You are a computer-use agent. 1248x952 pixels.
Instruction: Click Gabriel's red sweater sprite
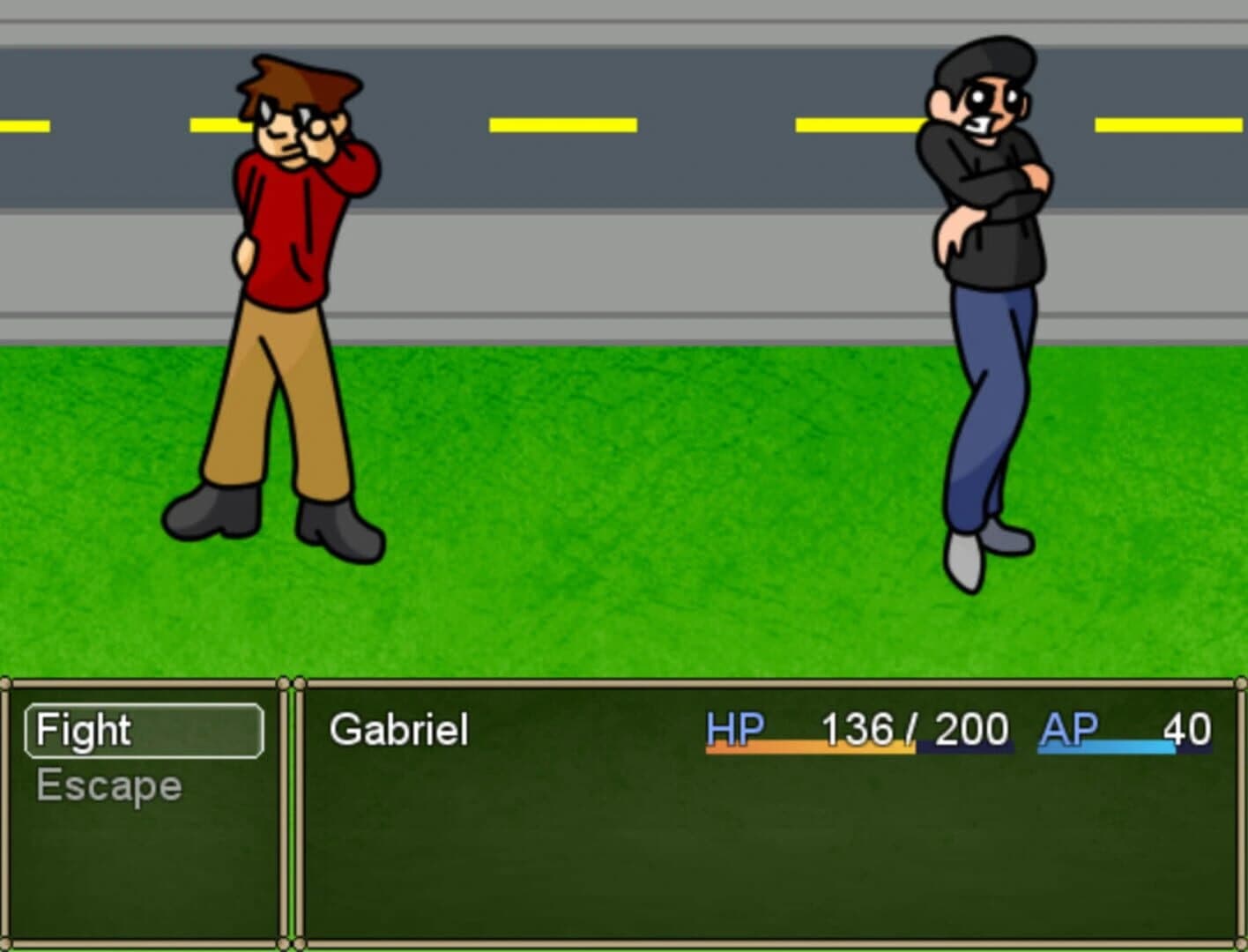tap(282, 229)
